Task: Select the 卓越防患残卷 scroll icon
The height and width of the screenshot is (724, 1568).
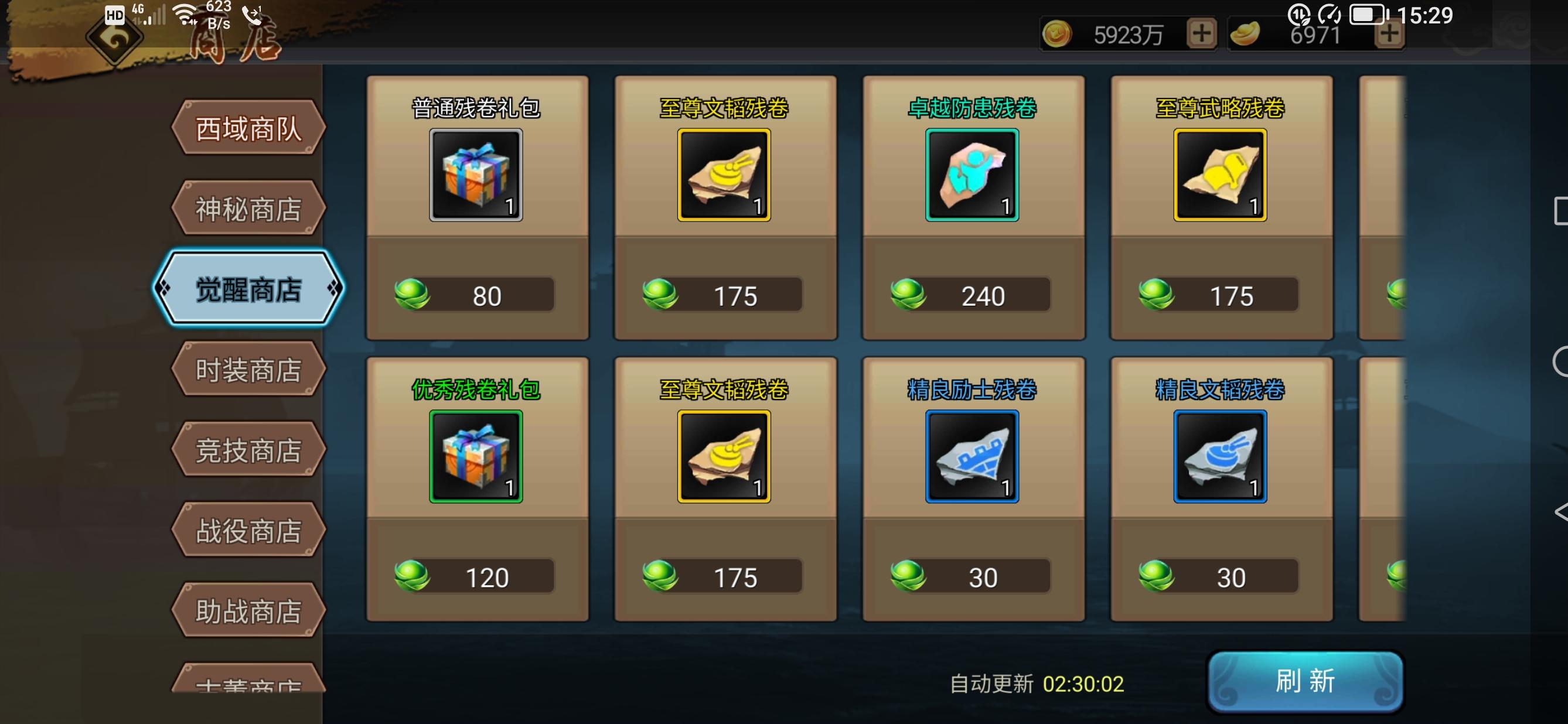Action: pyautogui.click(x=973, y=175)
